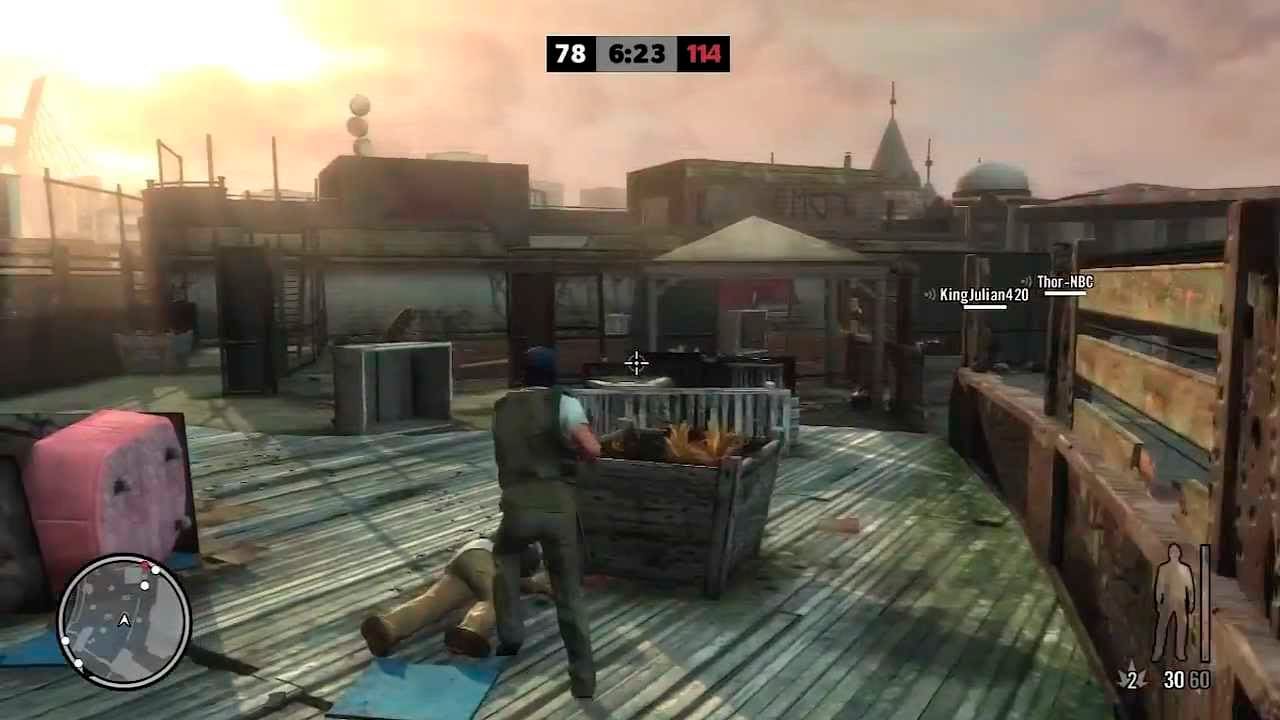Click the crosshair reticle at screen center

(637, 364)
